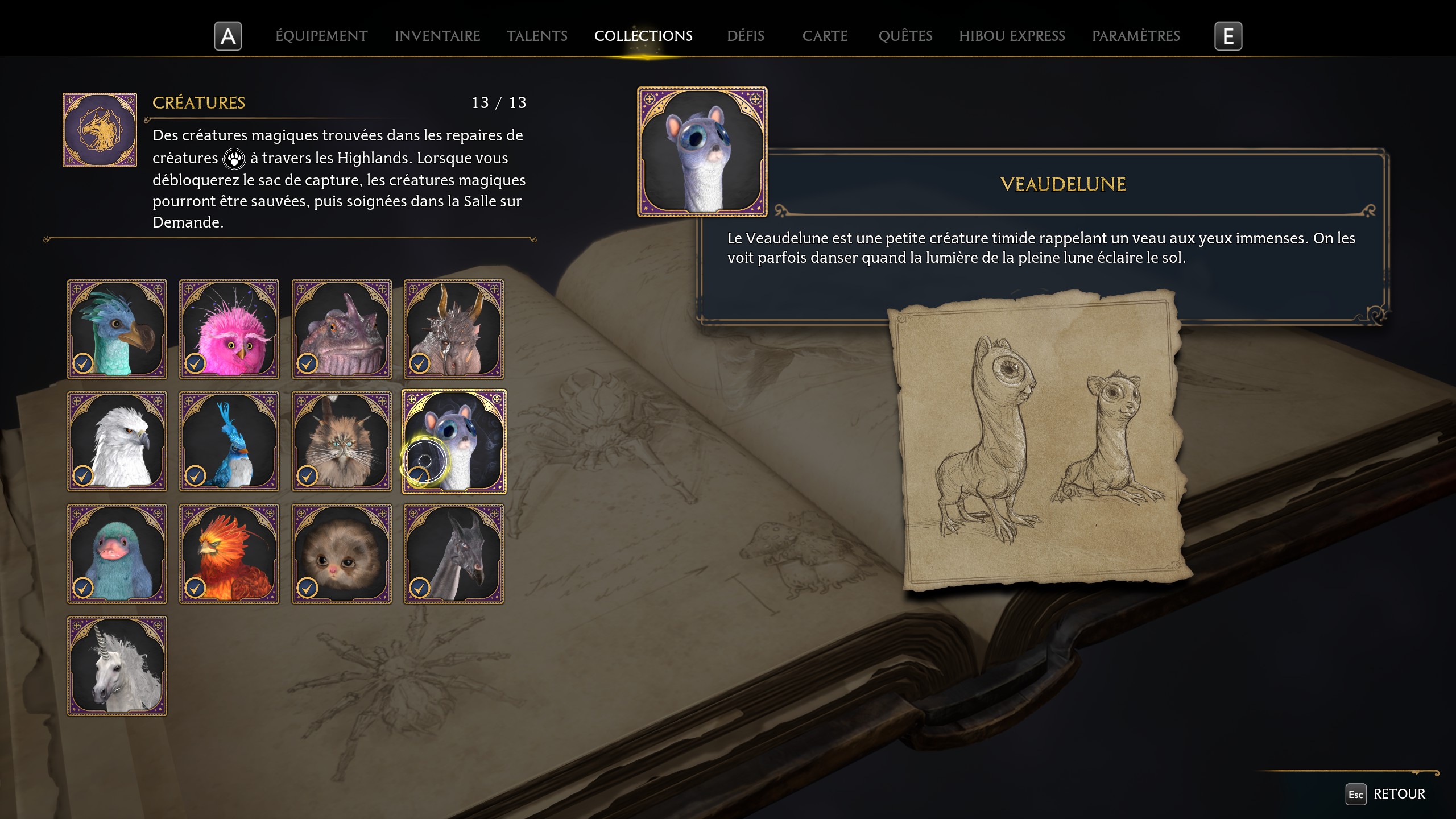Open the DÉFIS section
Image resolution: width=1456 pixels, height=819 pixels.
745,36
